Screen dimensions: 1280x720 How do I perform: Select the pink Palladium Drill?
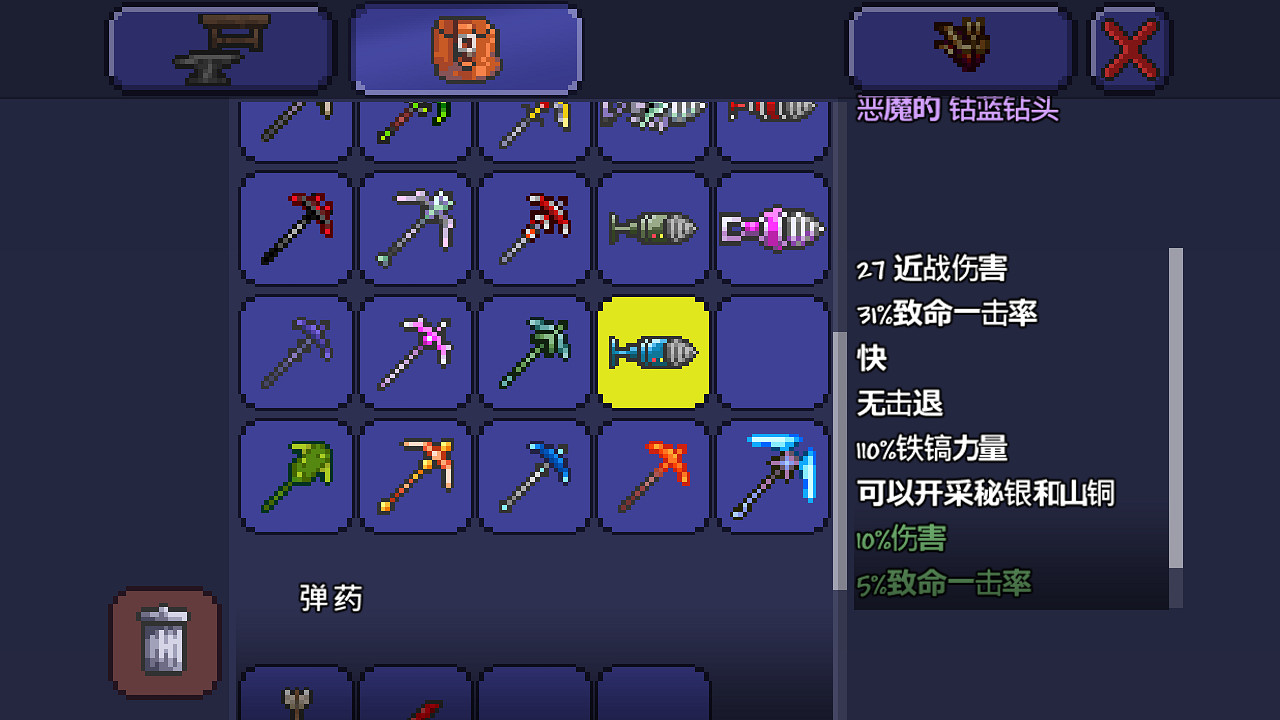coord(773,229)
